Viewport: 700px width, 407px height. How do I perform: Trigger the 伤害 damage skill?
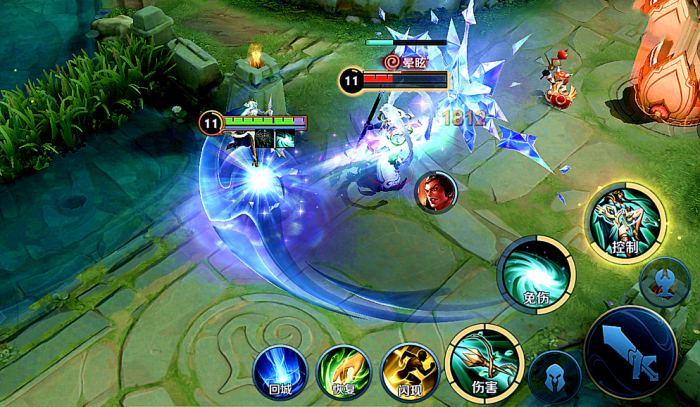coord(485,360)
